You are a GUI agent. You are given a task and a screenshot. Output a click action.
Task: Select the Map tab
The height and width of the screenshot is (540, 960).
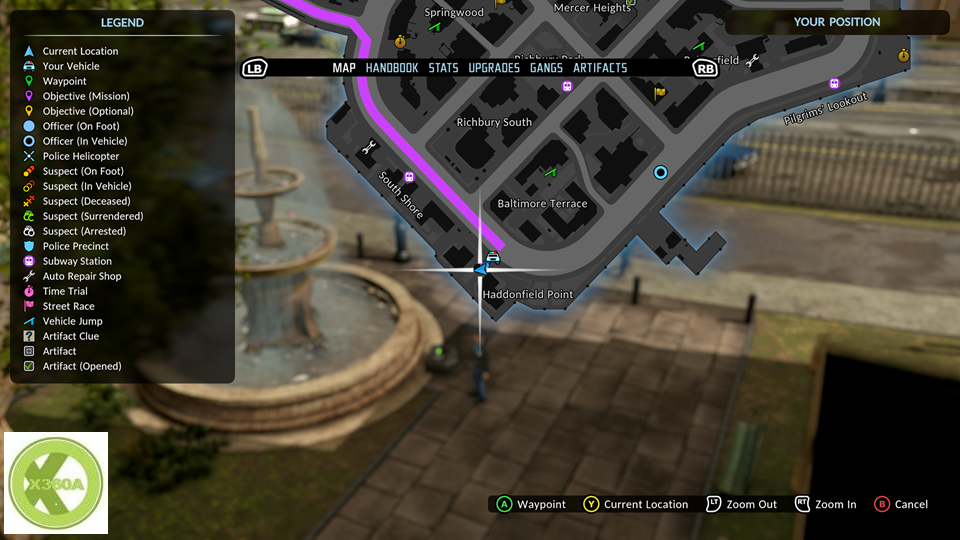pyautogui.click(x=344, y=68)
